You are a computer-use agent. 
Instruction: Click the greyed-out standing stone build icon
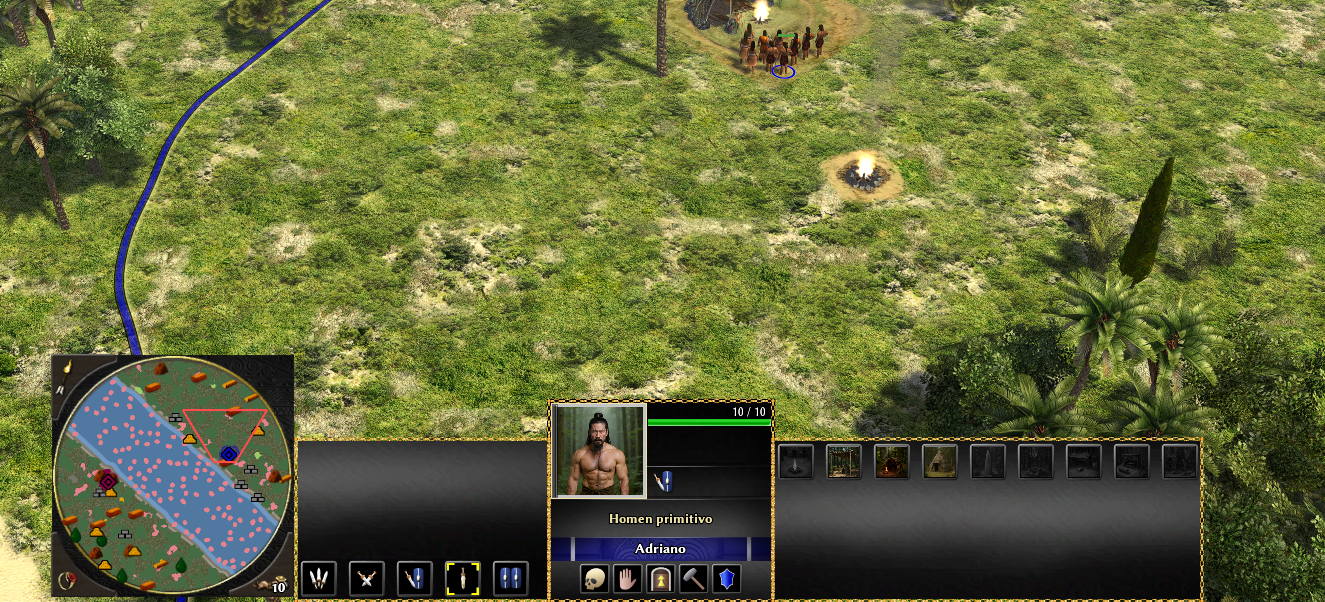click(x=988, y=461)
